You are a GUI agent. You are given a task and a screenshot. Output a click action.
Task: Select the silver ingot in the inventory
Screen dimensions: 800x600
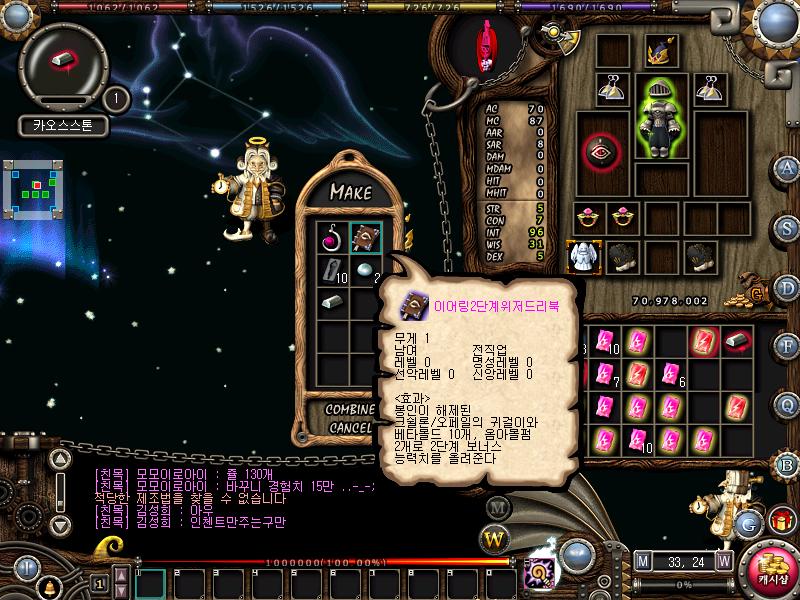click(x=737, y=340)
